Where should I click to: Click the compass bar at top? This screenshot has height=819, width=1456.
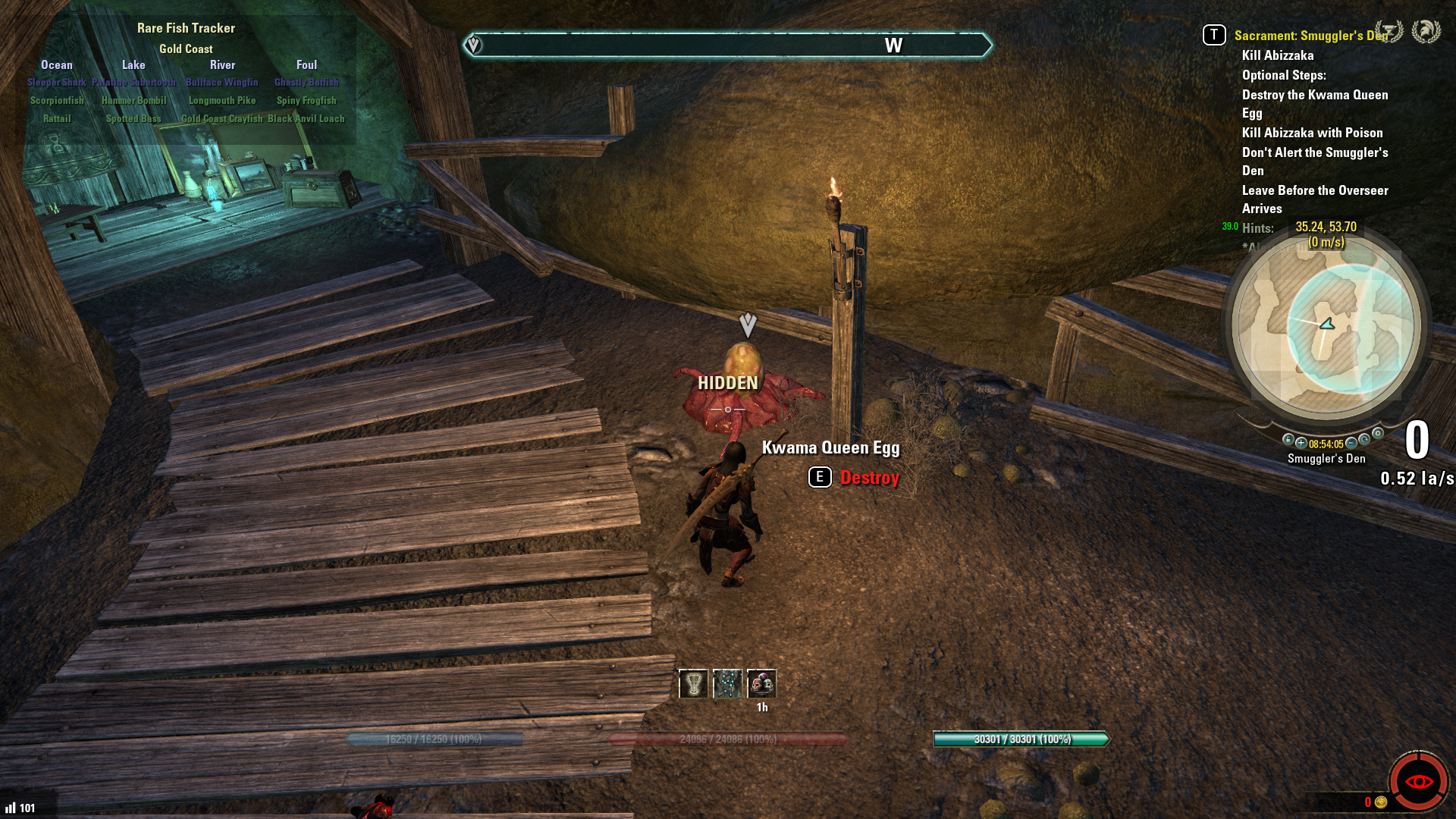point(727,45)
